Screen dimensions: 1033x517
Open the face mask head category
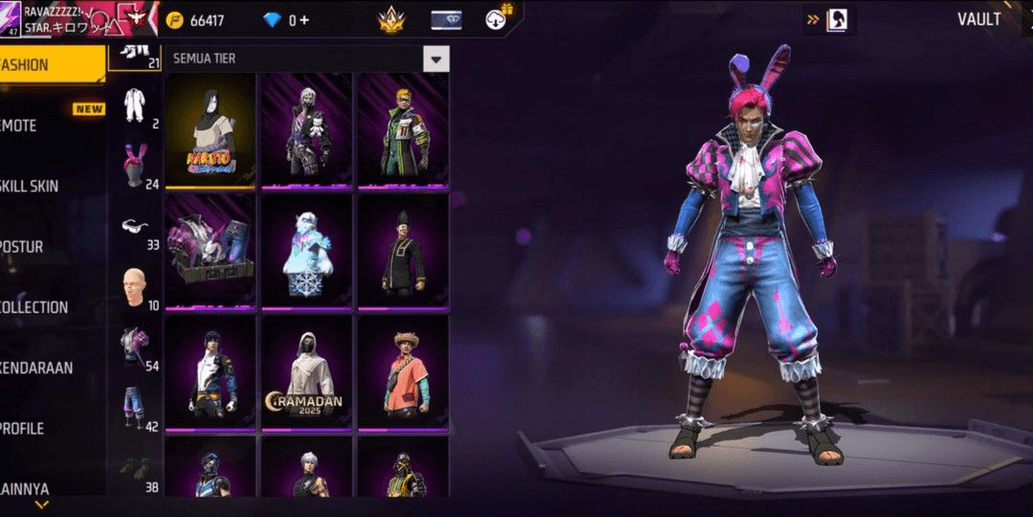[134, 287]
